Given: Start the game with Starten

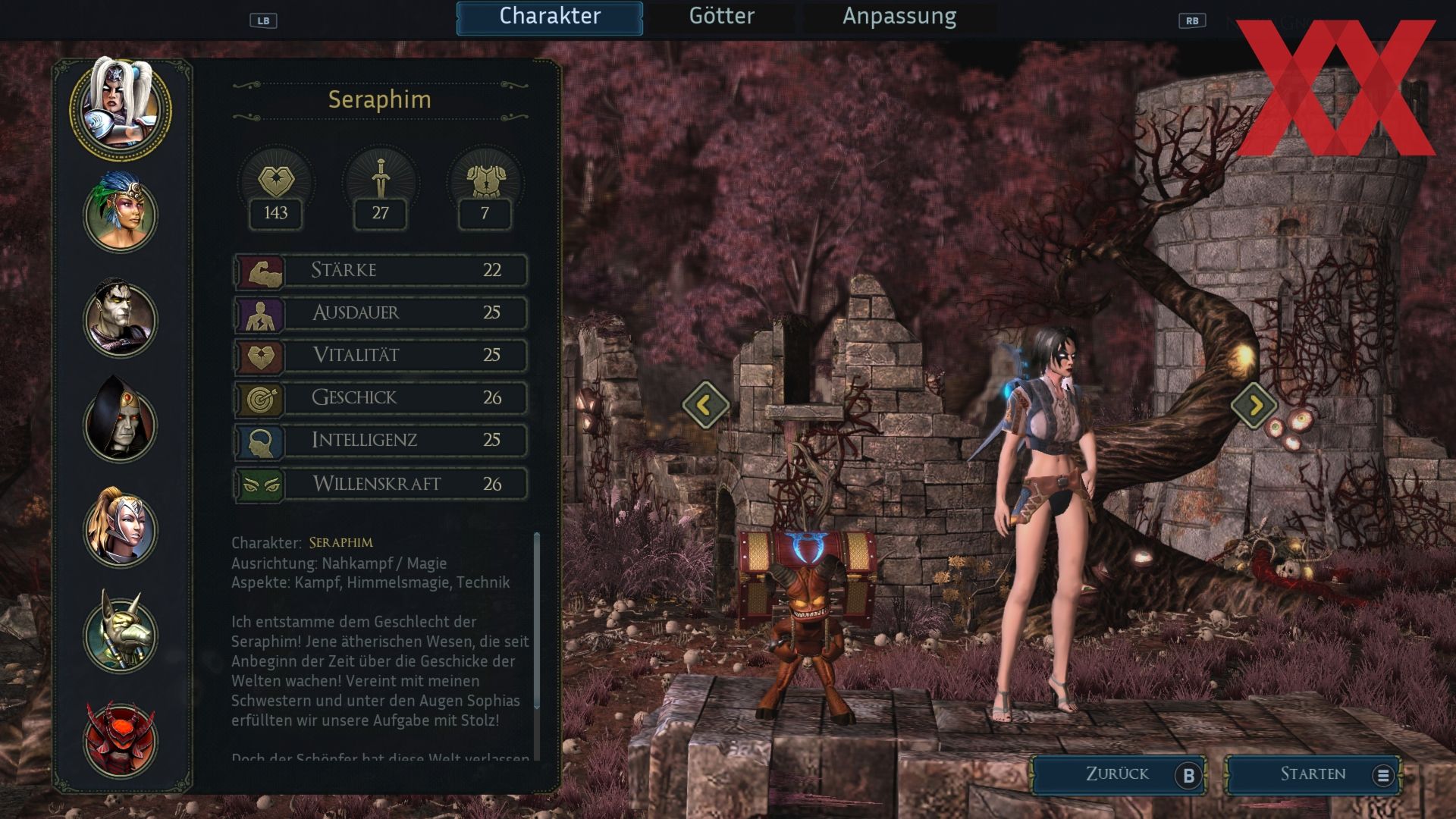Looking at the screenshot, I should [1313, 774].
